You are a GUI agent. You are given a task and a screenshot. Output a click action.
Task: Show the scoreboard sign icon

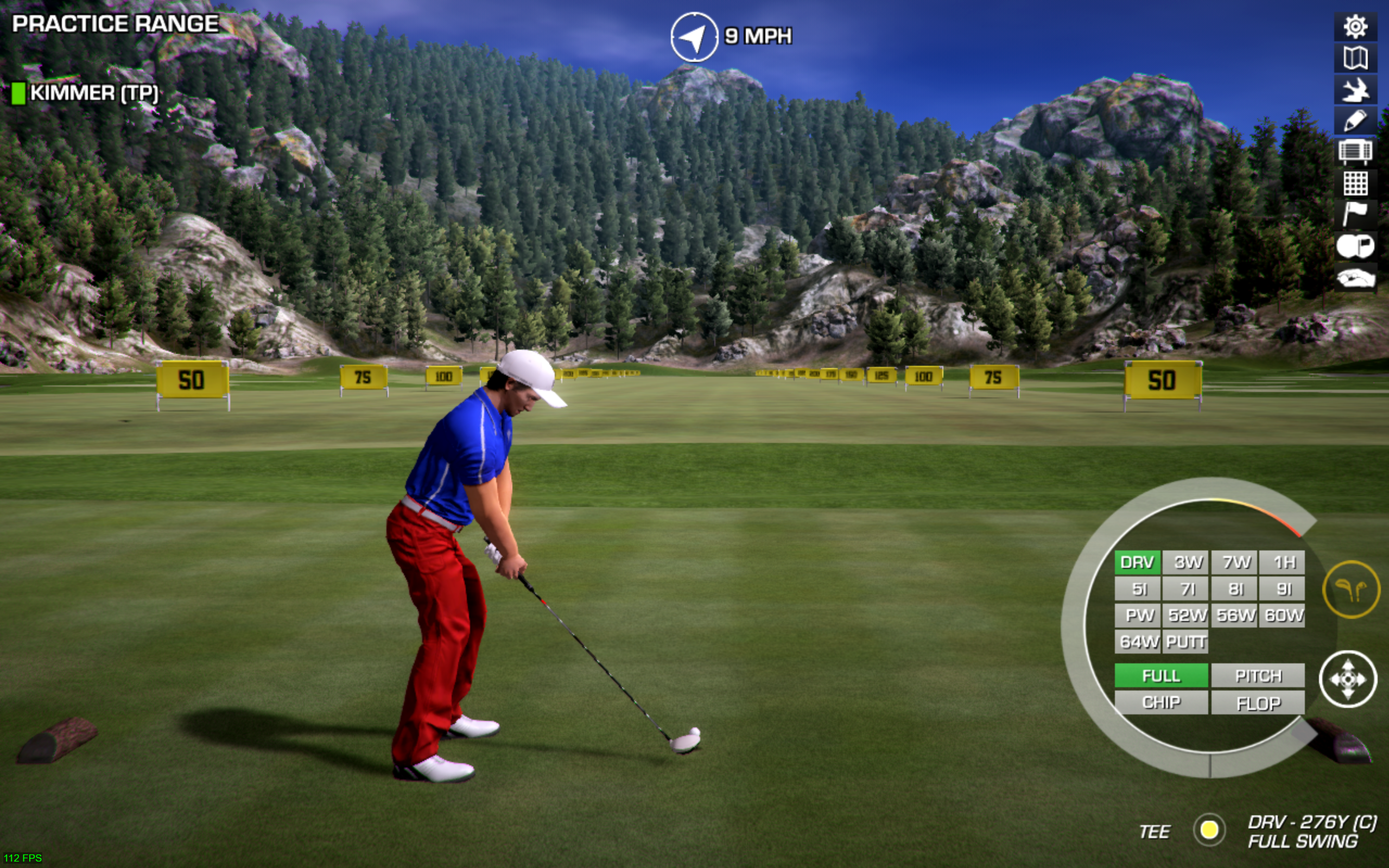pyautogui.click(x=1355, y=151)
